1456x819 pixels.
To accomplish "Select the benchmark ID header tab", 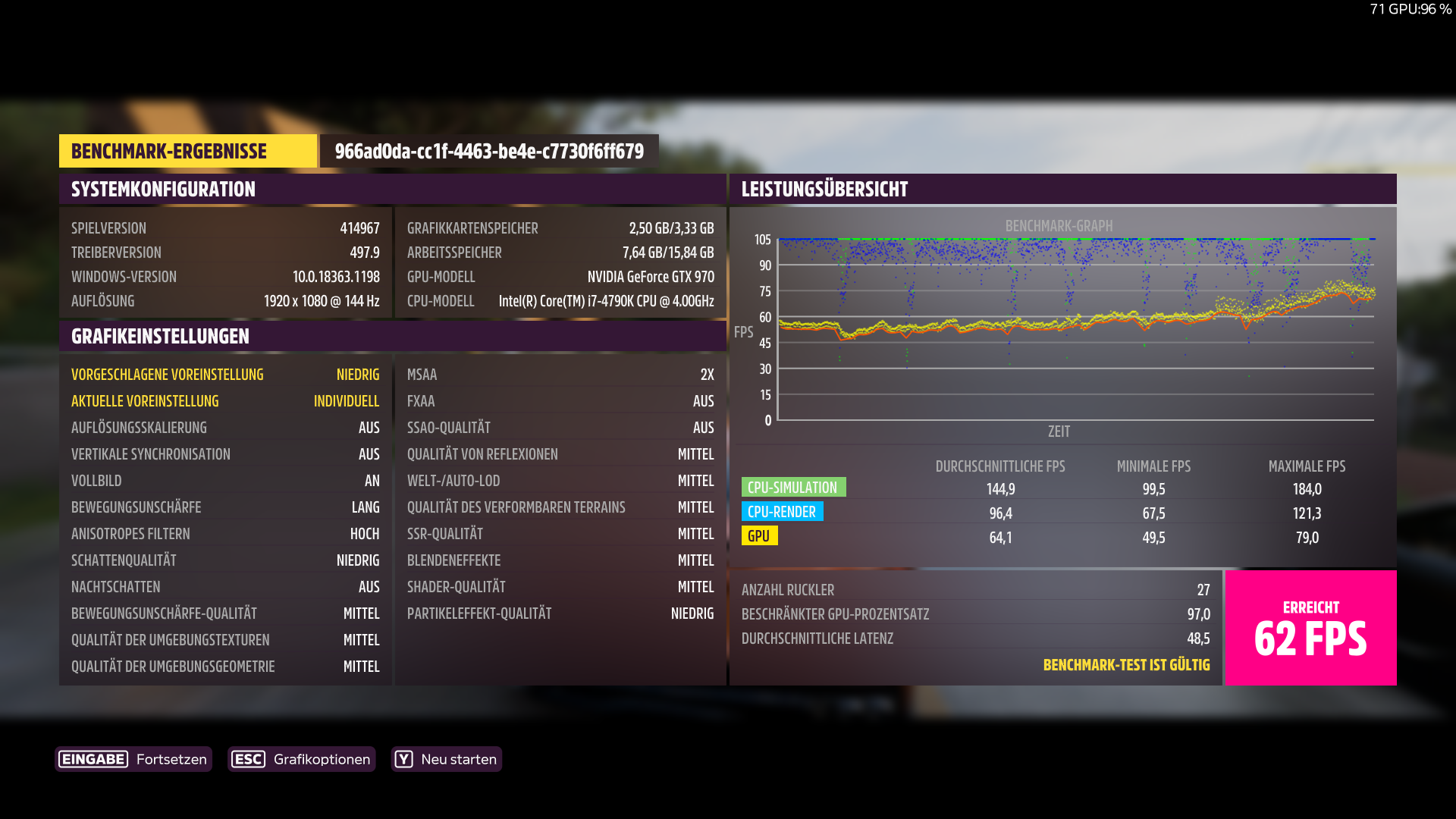I will (489, 151).
